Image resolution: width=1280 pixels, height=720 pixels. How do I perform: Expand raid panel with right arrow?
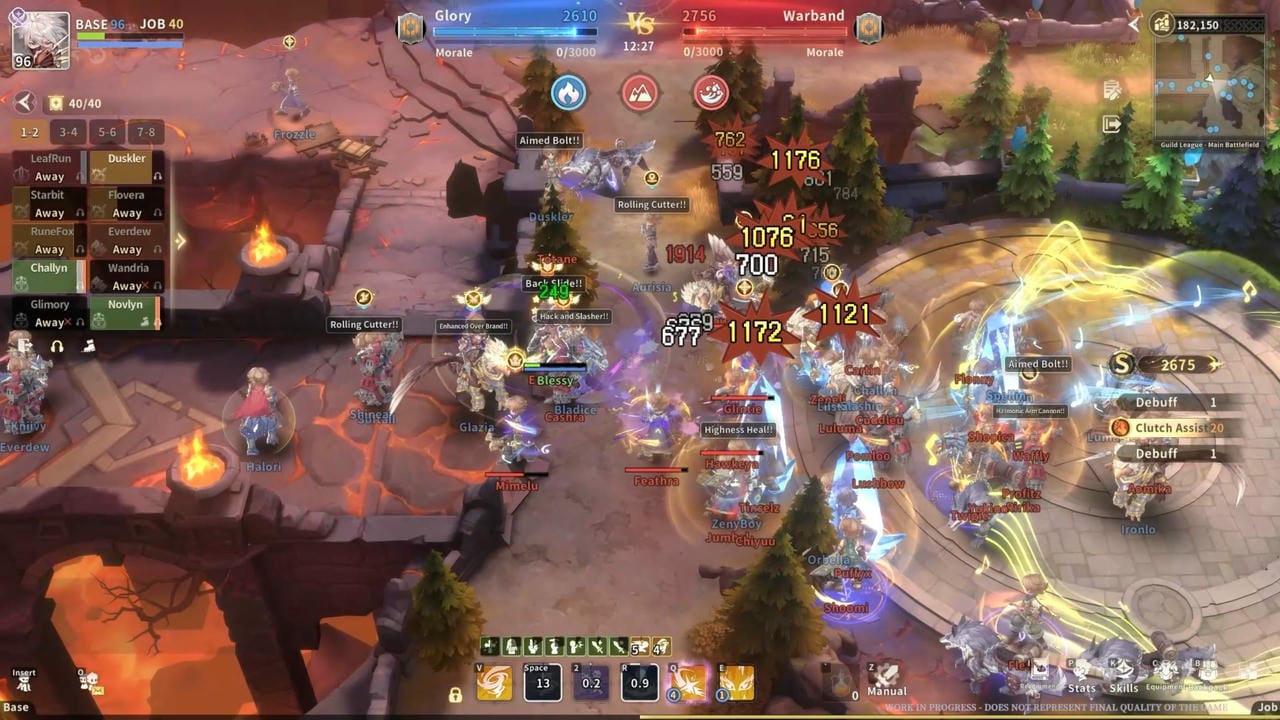pos(180,241)
